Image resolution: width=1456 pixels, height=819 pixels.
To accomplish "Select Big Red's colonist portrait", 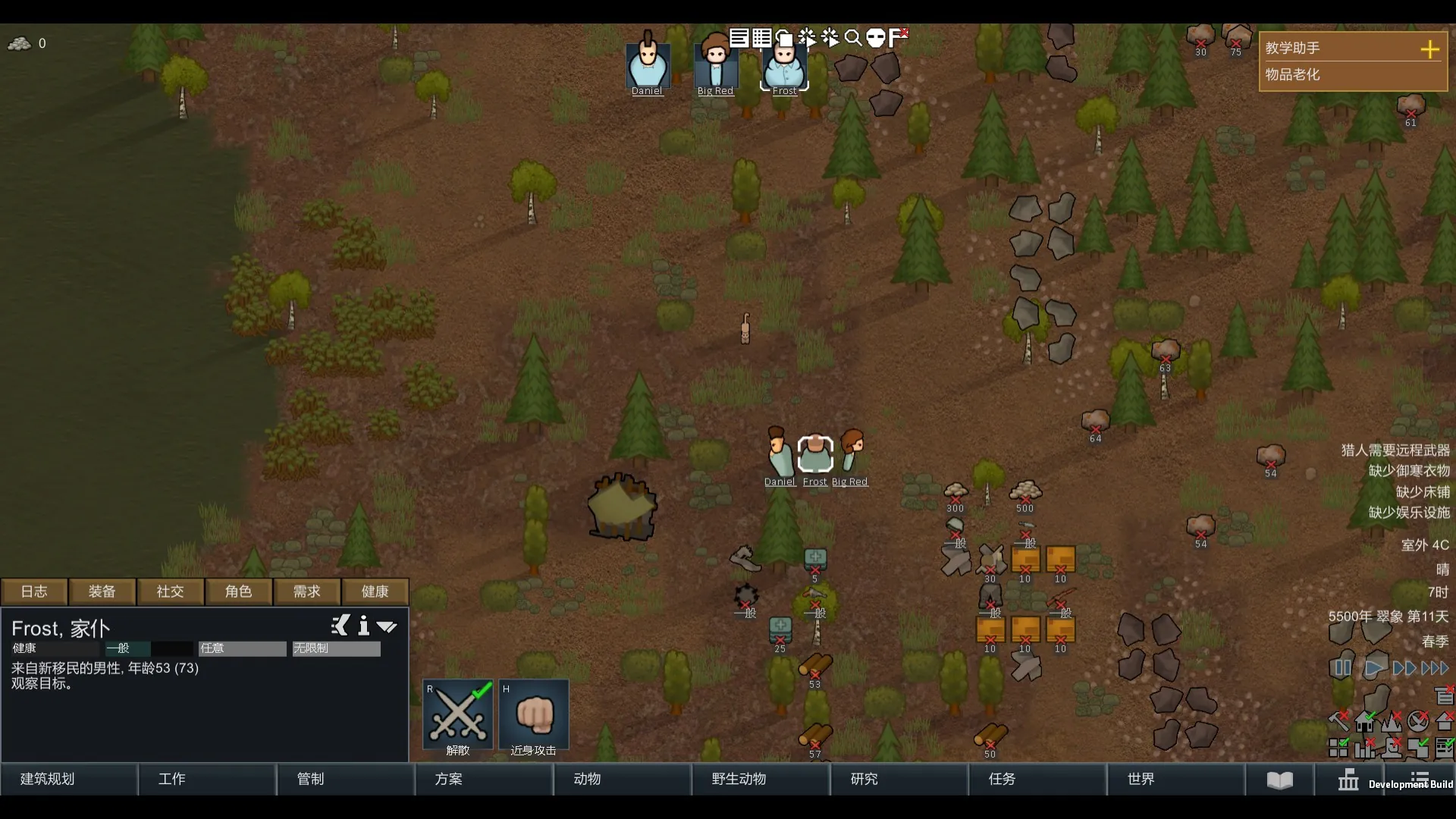I will tap(716, 66).
